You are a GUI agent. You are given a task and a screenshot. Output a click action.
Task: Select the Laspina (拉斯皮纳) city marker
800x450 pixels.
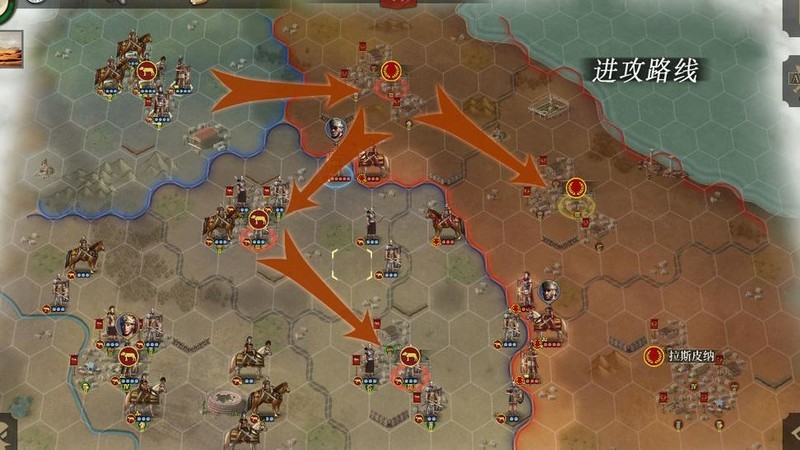point(654,355)
